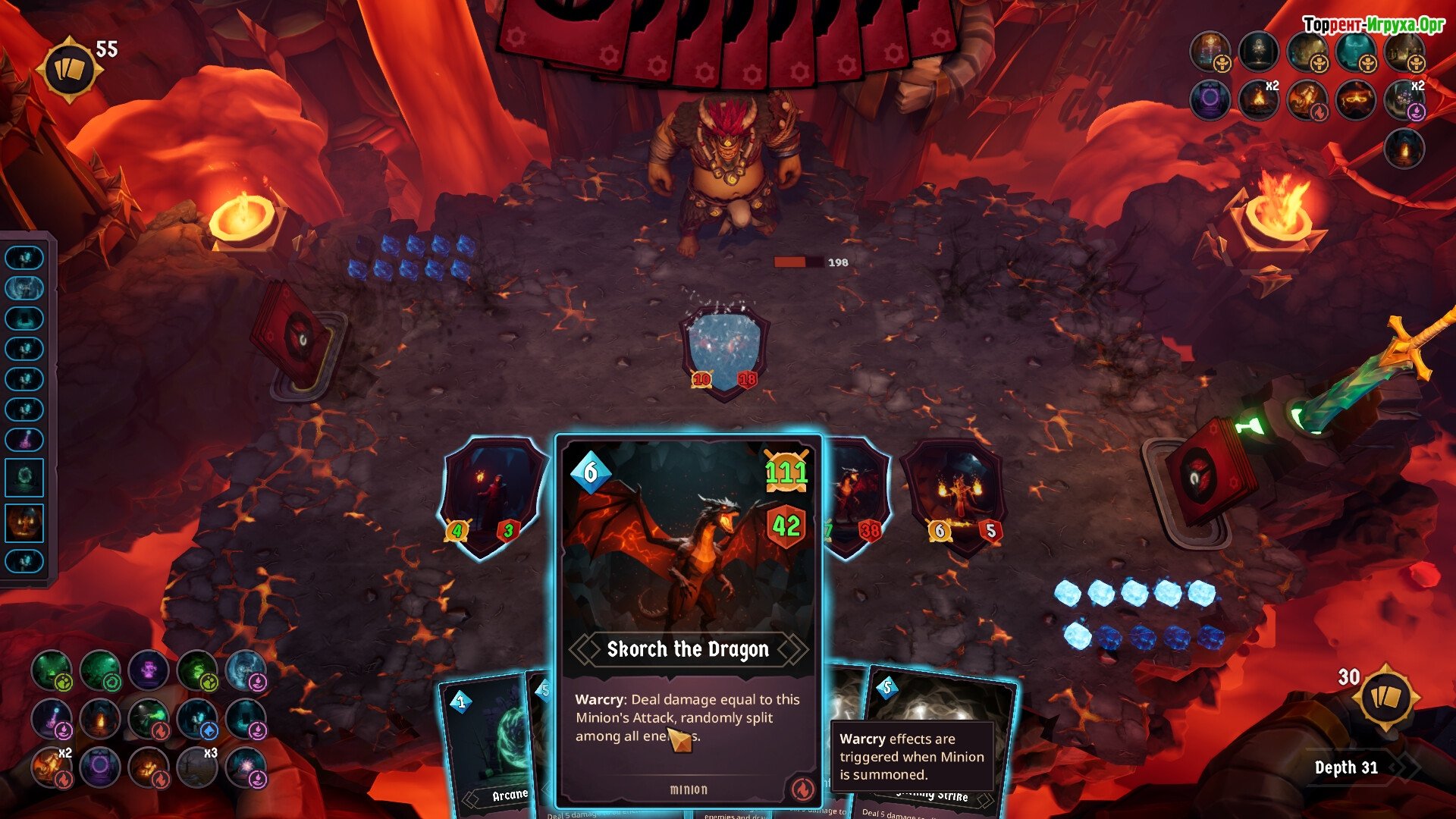Inspect the enemy's teal winged relic
This screenshot has height=819, width=1456.
pos(1356,52)
